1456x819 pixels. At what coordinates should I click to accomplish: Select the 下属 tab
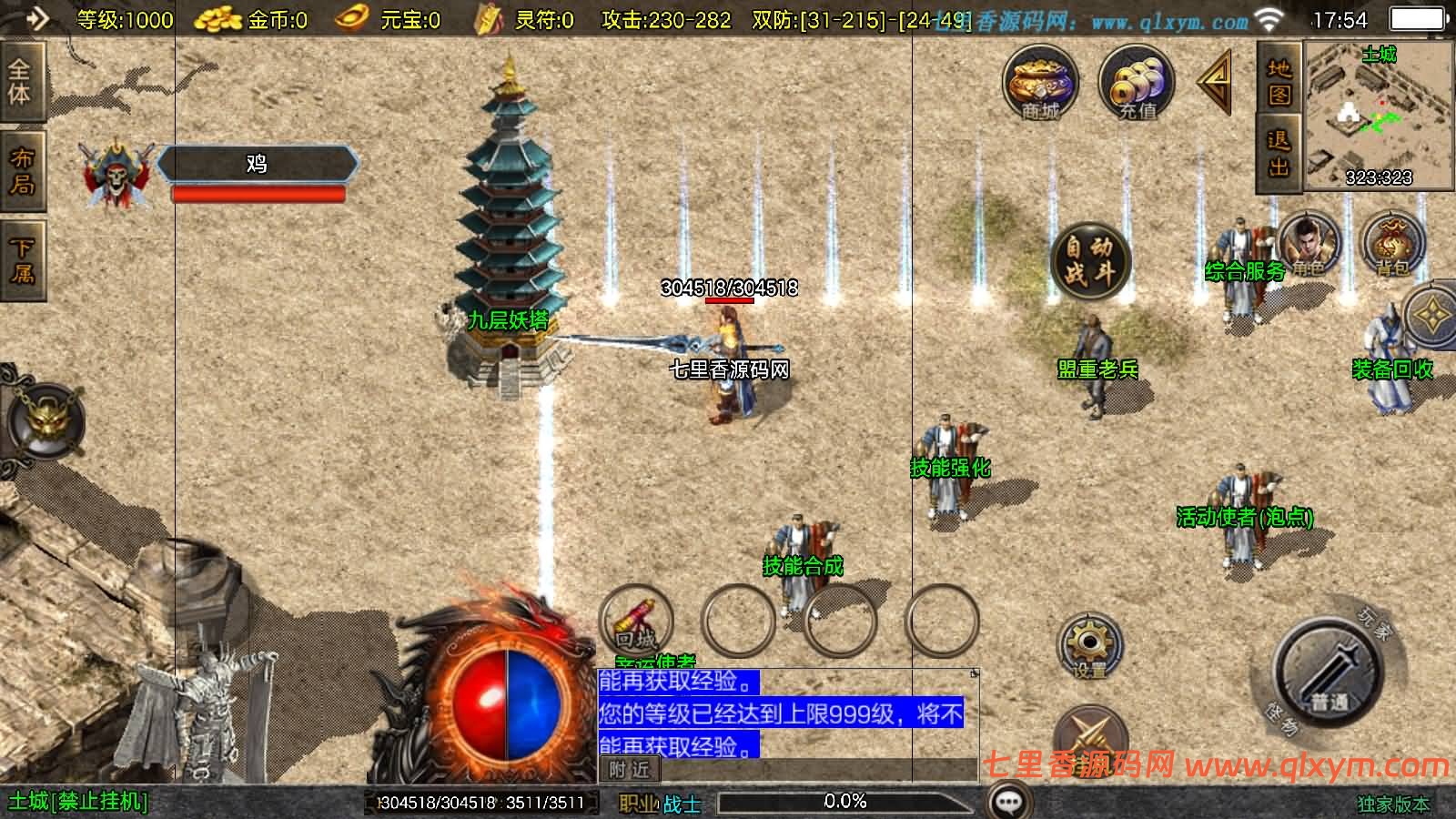coord(20,260)
